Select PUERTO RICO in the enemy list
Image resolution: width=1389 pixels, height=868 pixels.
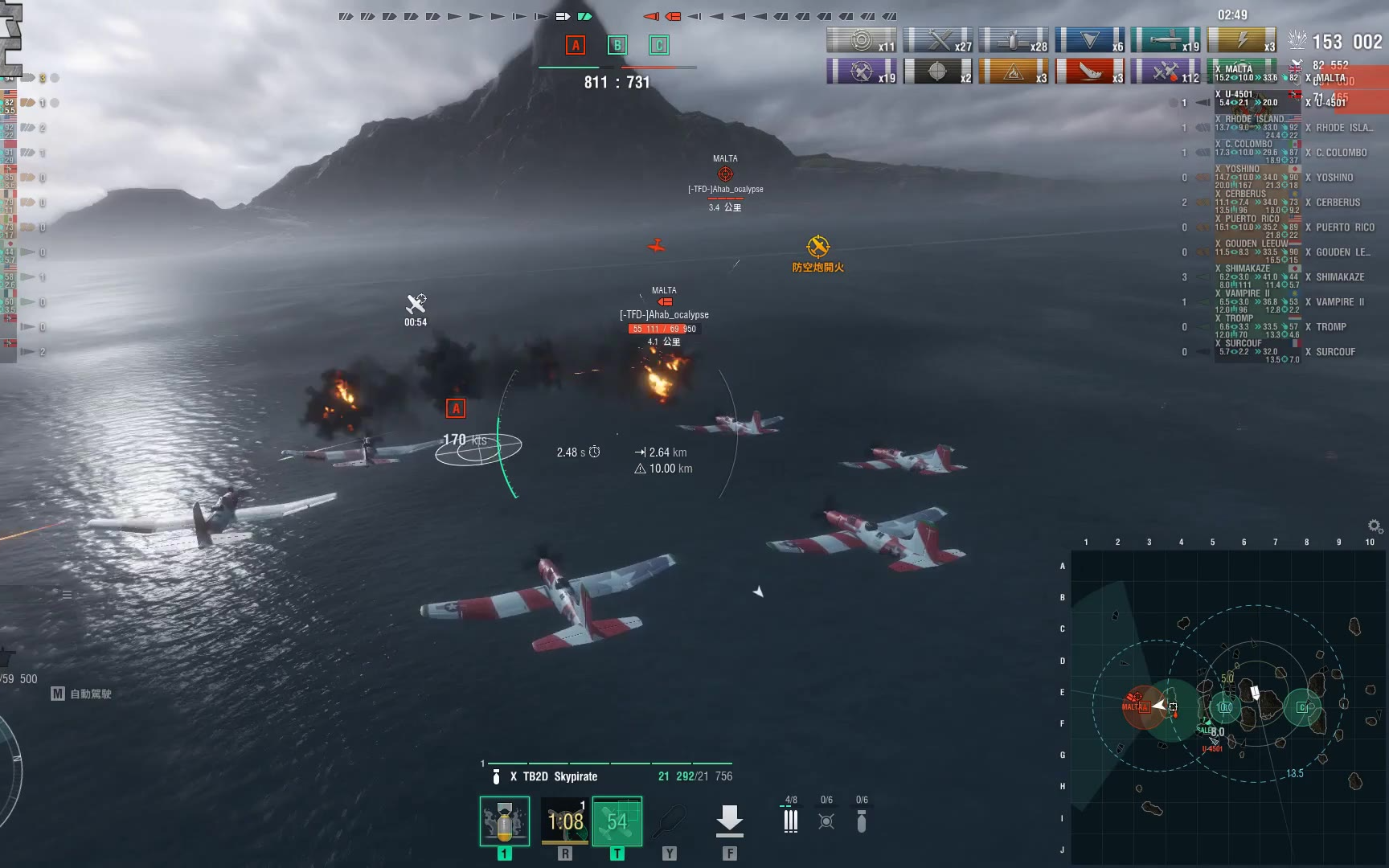pyautogui.click(x=1344, y=227)
